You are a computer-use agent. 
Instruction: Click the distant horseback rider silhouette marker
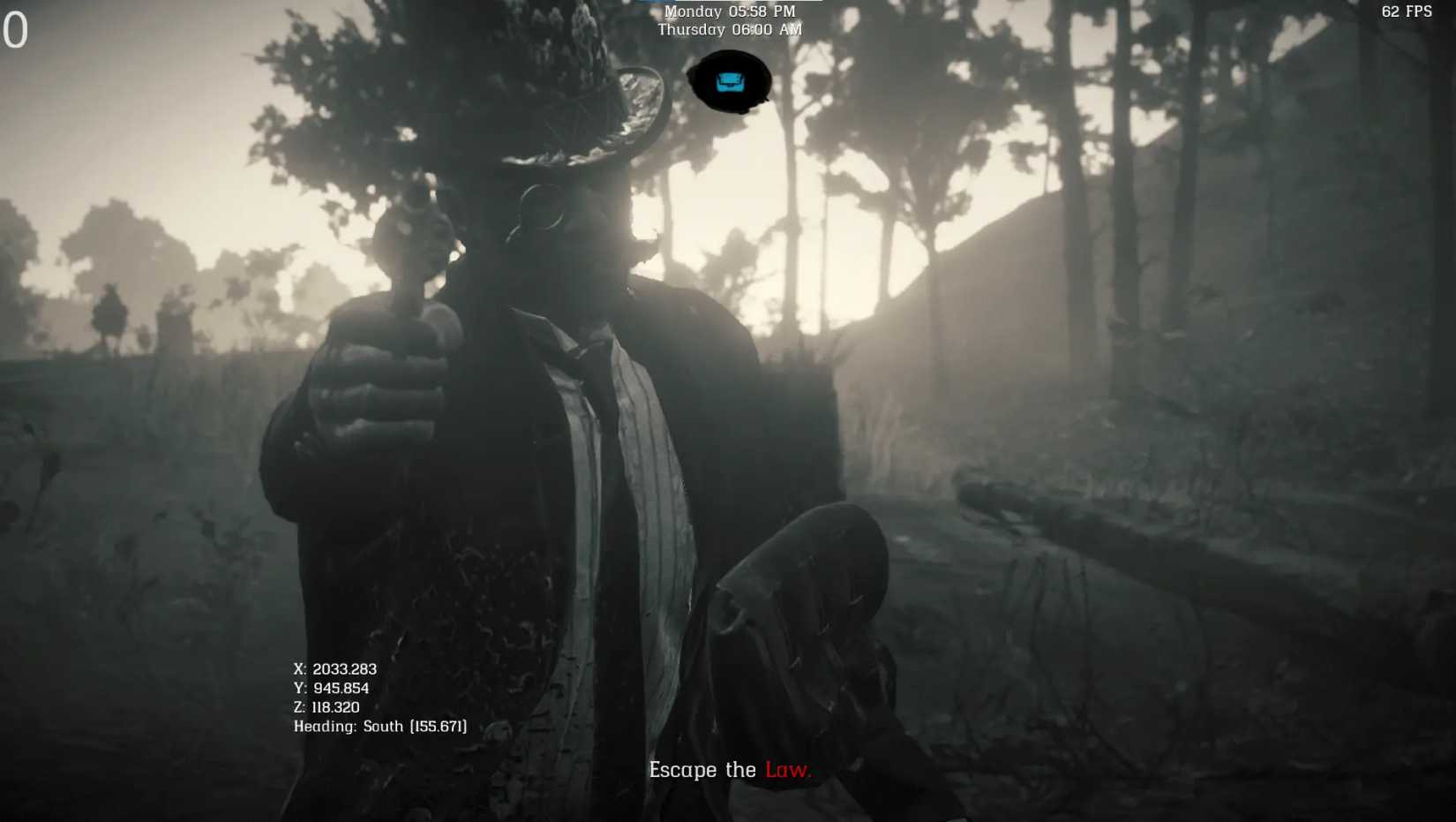110,315
